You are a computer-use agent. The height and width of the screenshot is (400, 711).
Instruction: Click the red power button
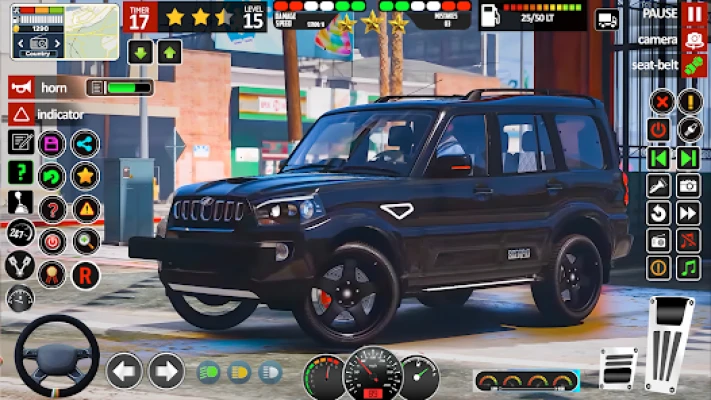658,130
